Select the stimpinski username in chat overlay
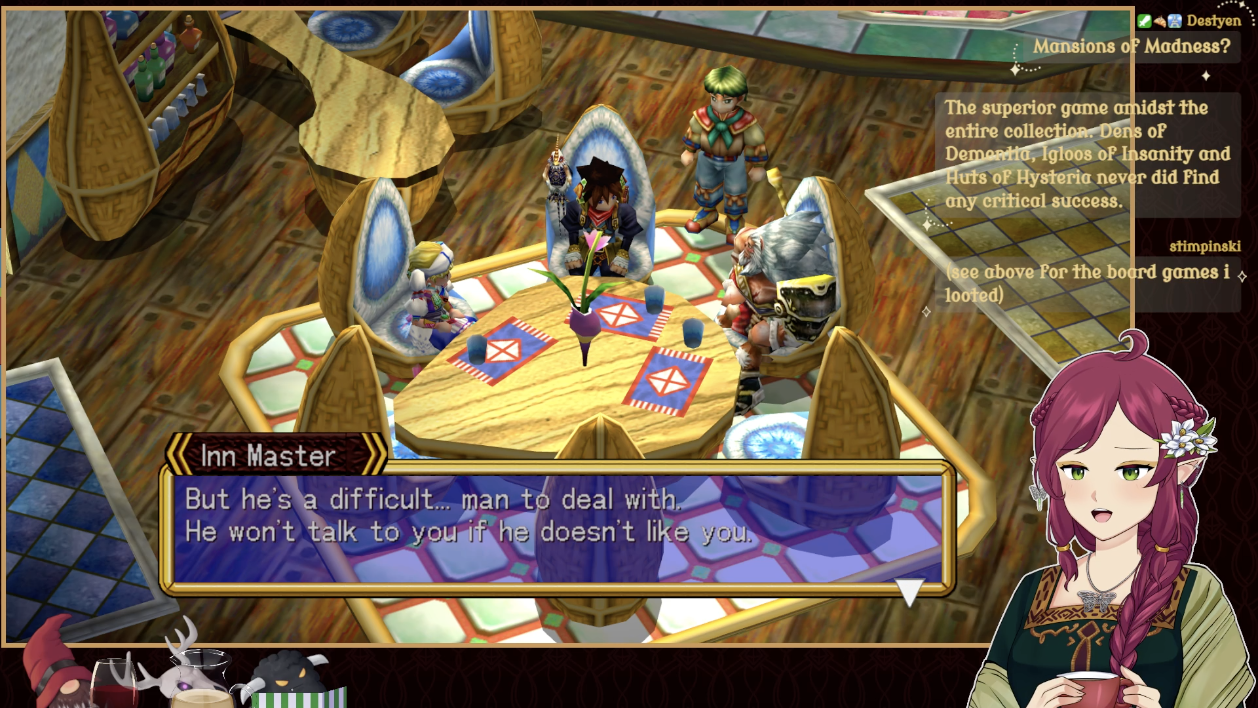 [x=1204, y=247]
